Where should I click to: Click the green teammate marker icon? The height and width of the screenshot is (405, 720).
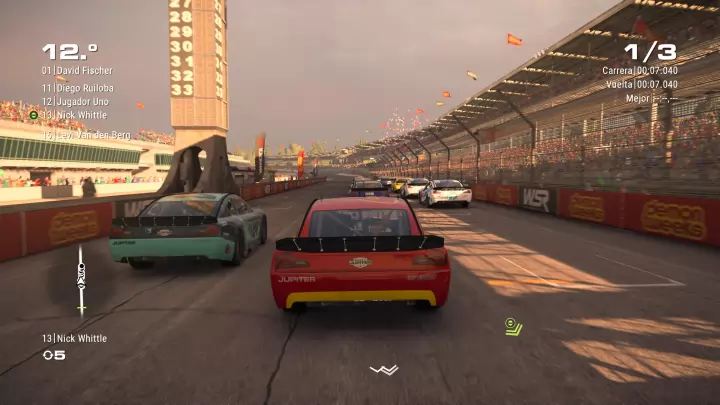513,326
